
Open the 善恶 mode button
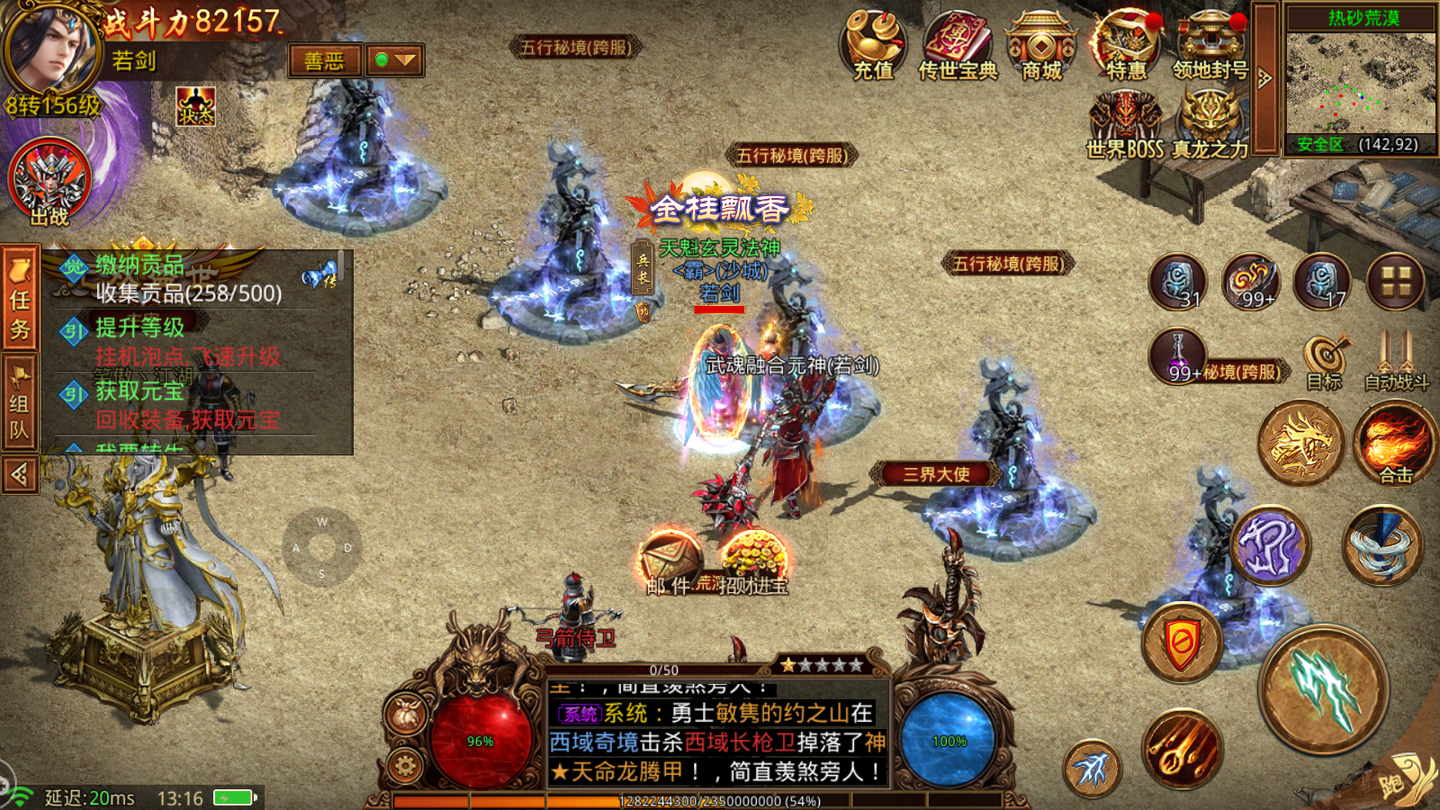323,61
